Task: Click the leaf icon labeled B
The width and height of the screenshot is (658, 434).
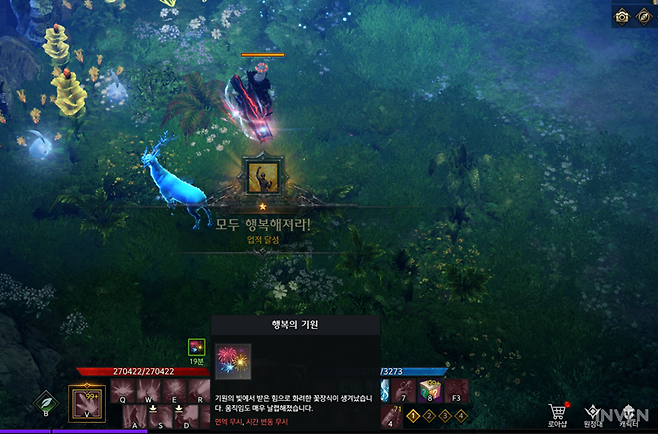Action: coord(44,403)
